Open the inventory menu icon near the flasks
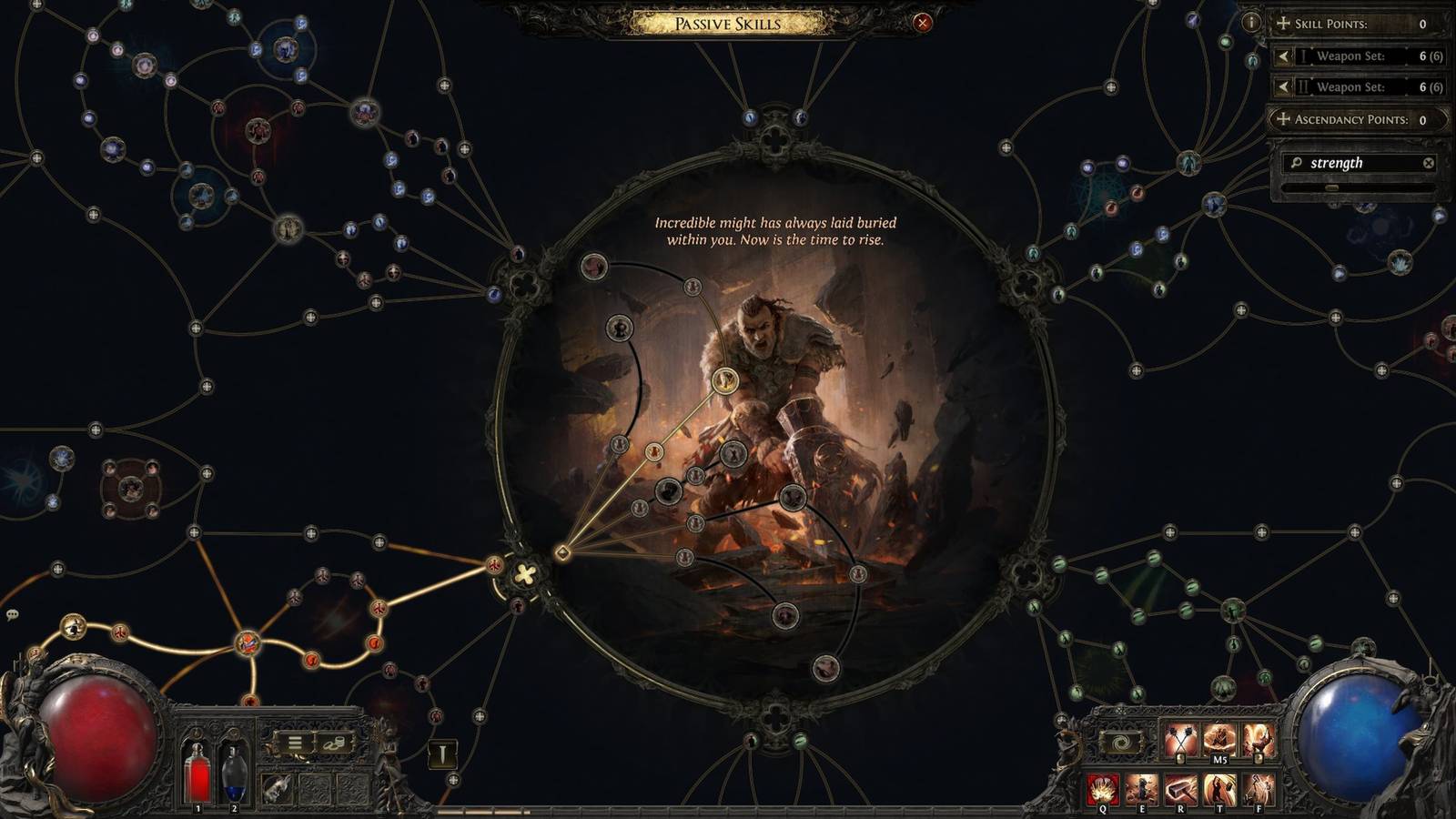The height and width of the screenshot is (819, 1456). click(x=295, y=744)
